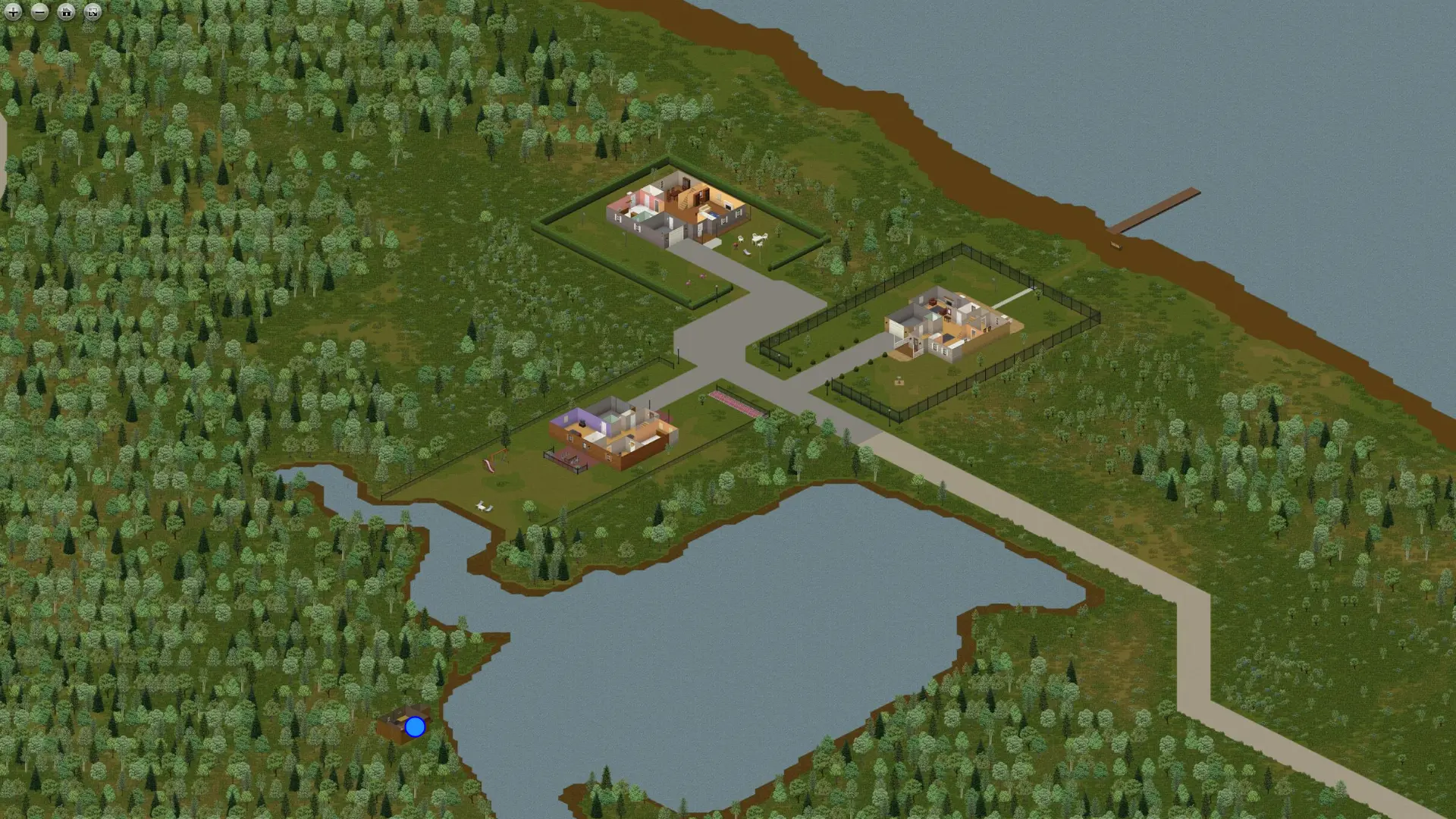Reset the map with the home icon

coord(66,12)
